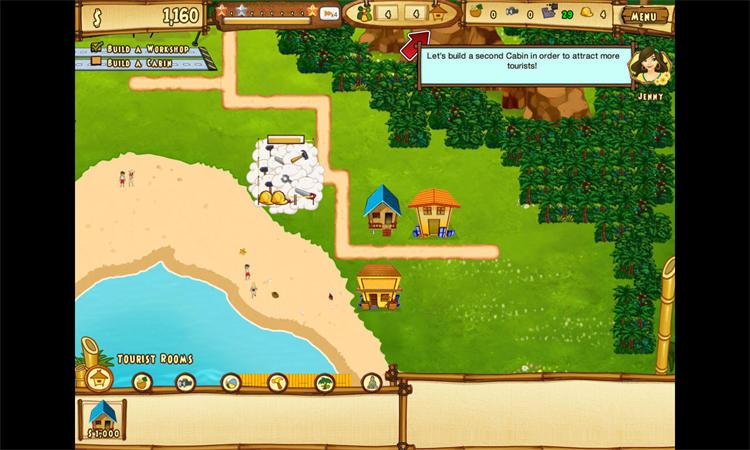Screen dimensions: 750x450
Task: Select the seashell category tab
Action: tap(230, 382)
